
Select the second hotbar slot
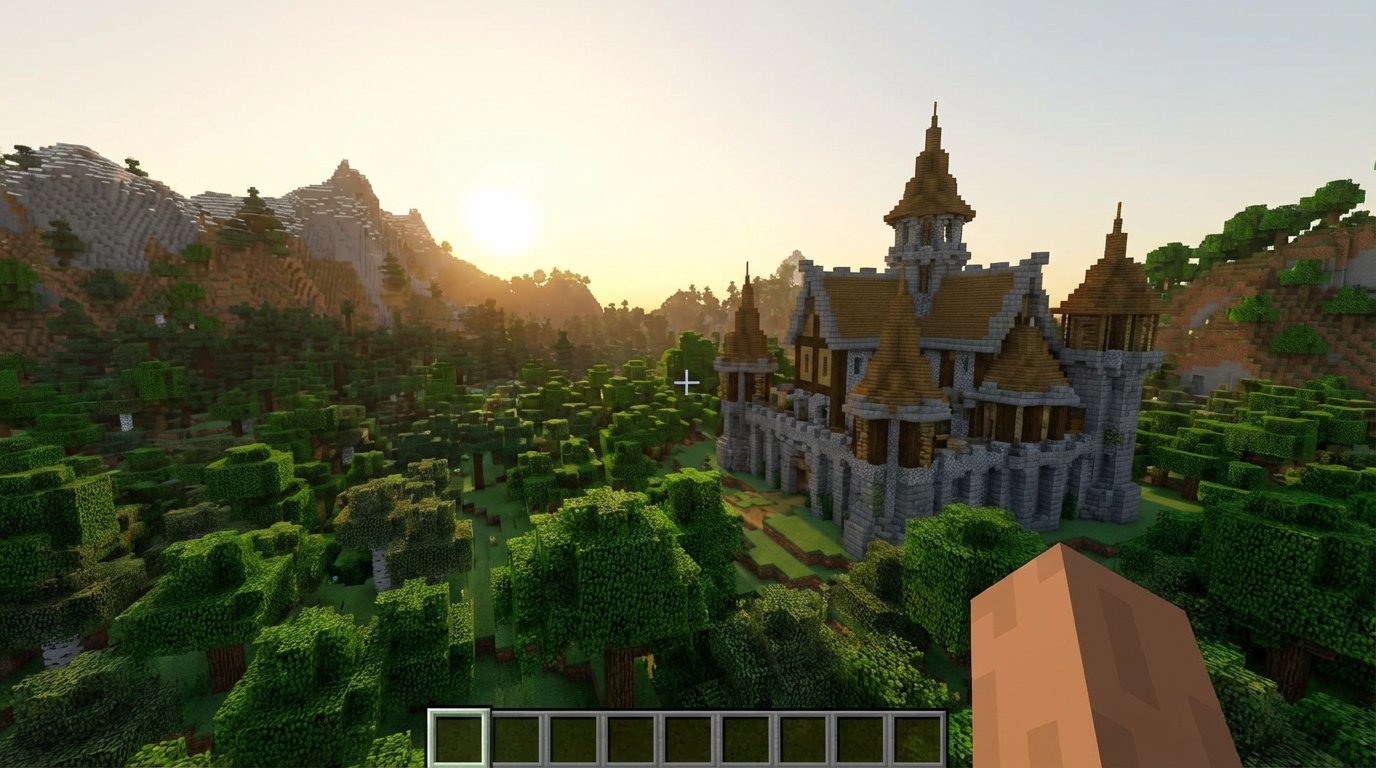click(x=515, y=739)
